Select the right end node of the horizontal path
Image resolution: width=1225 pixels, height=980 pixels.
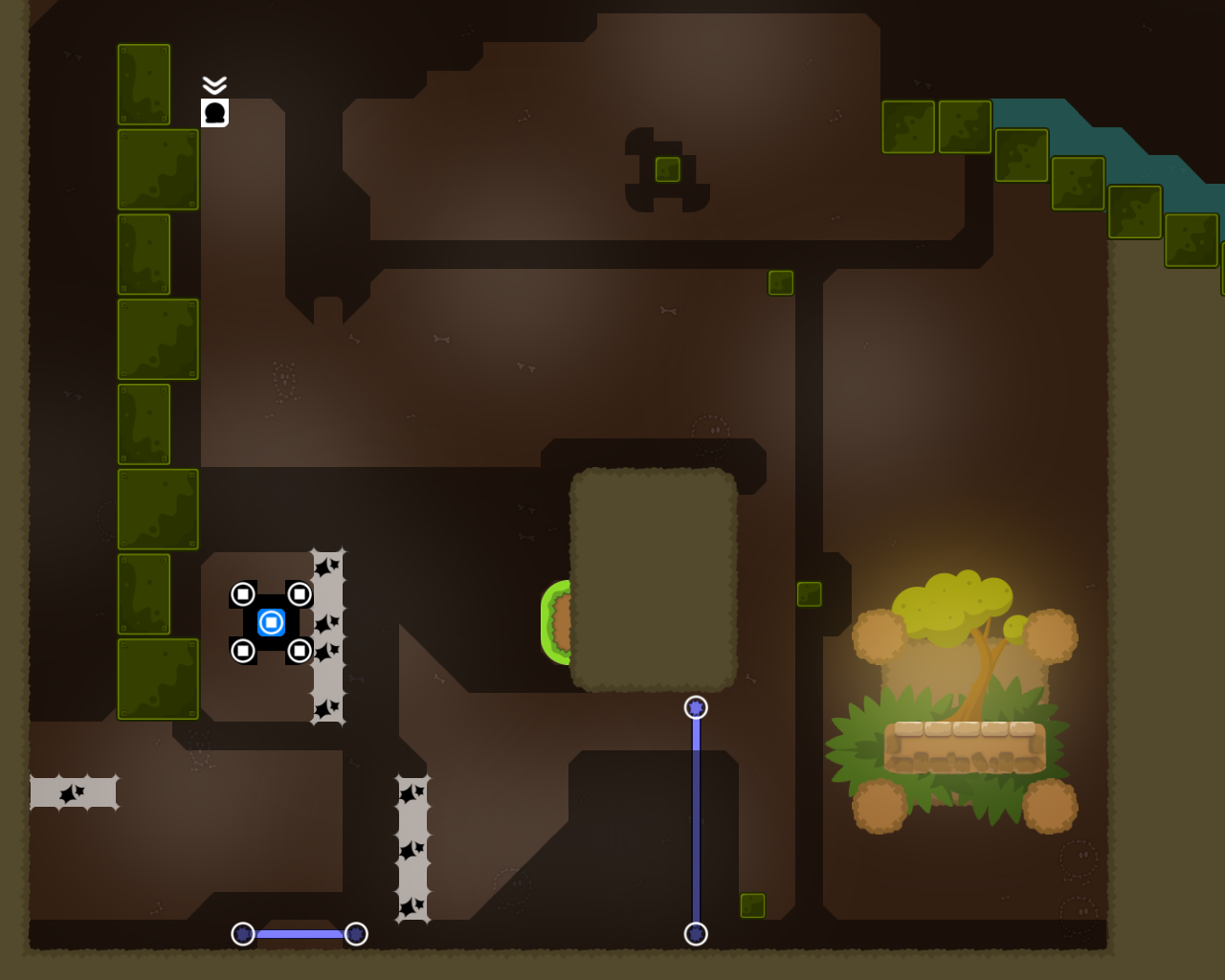pyautogui.click(x=356, y=934)
